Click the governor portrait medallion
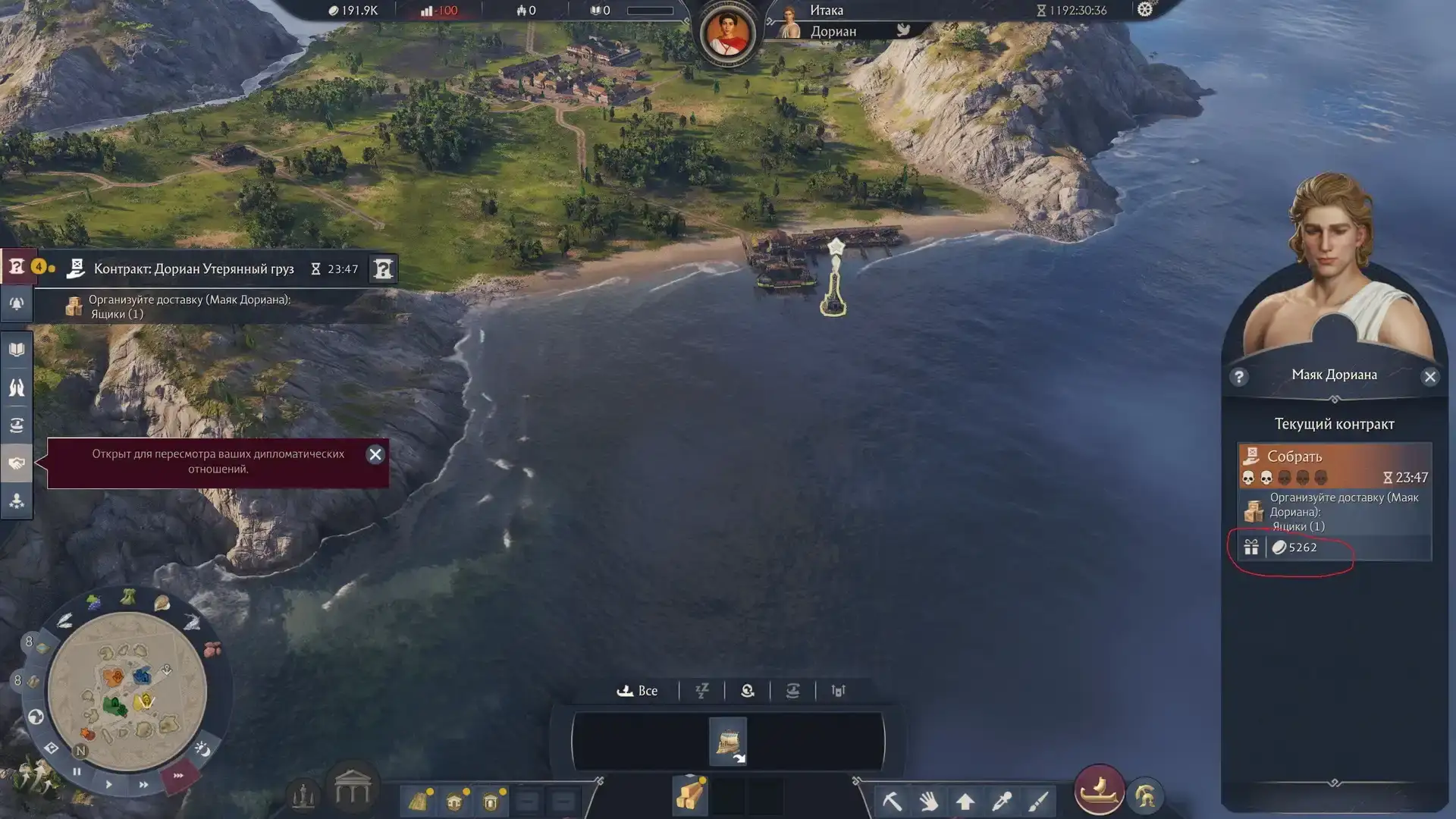Screen dimensions: 1456x819 727,34
